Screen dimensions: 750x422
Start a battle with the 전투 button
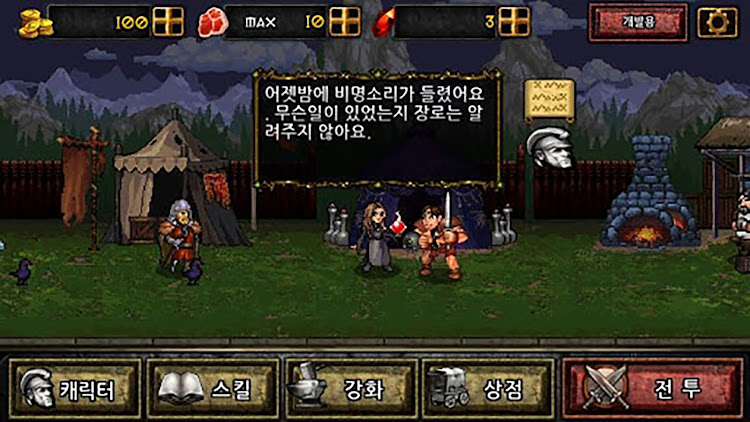652,388
